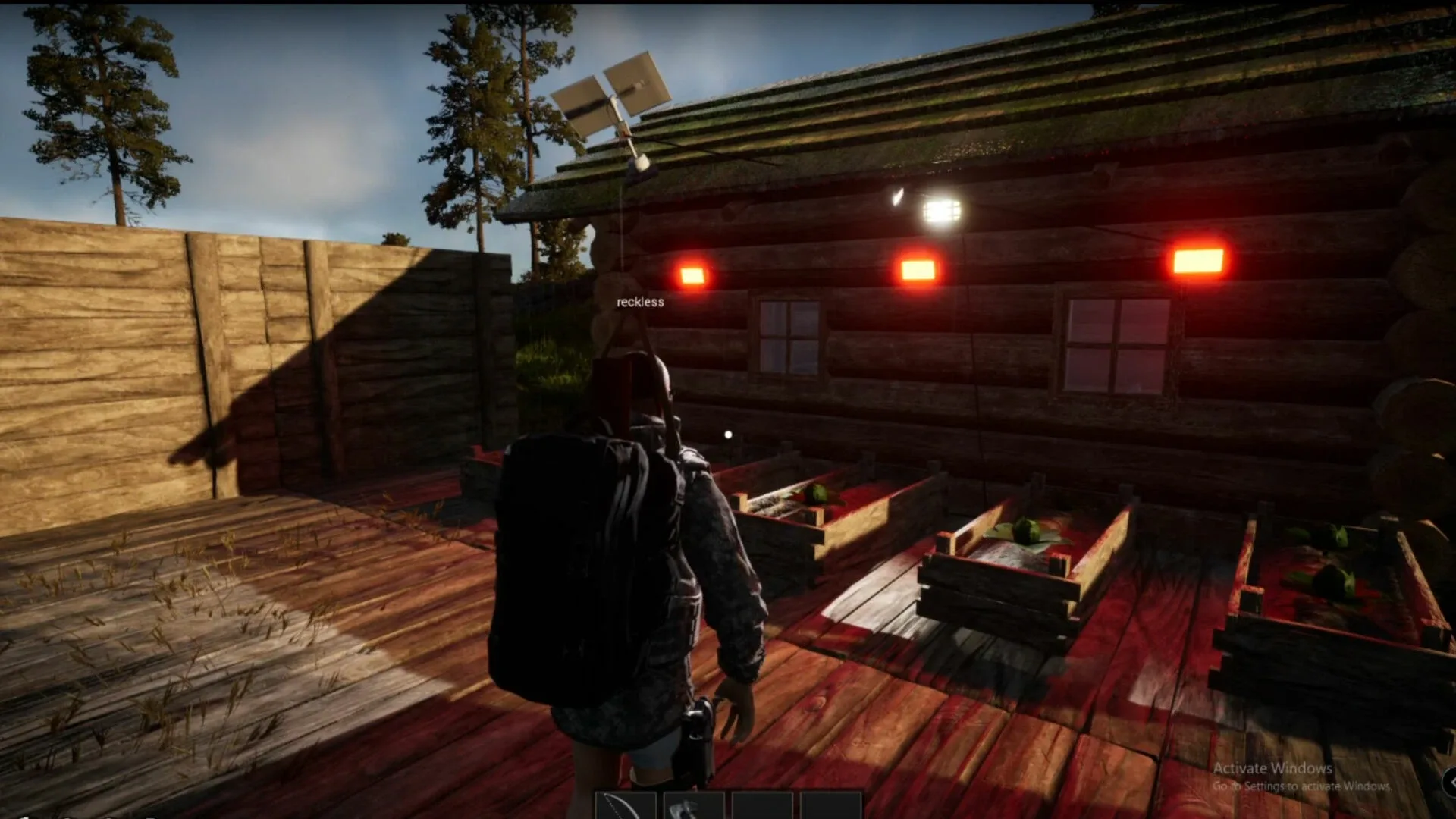Click the bird flying near the spotlight
The image size is (1456, 819).
898,196
